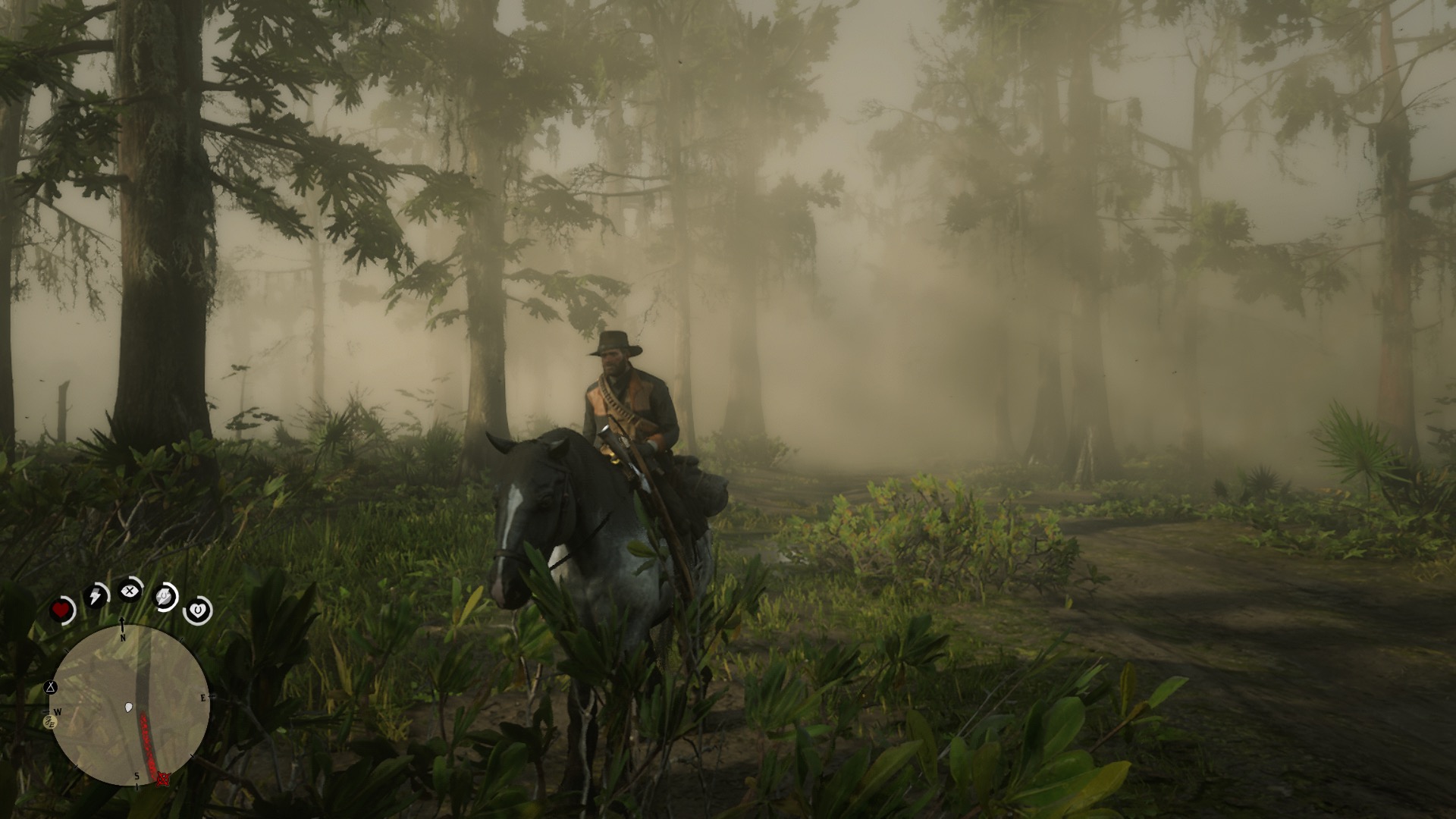Select the horse stamina core icon
Screen dimensions: 1456x819
pyautogui.click(x=165, y=597)
